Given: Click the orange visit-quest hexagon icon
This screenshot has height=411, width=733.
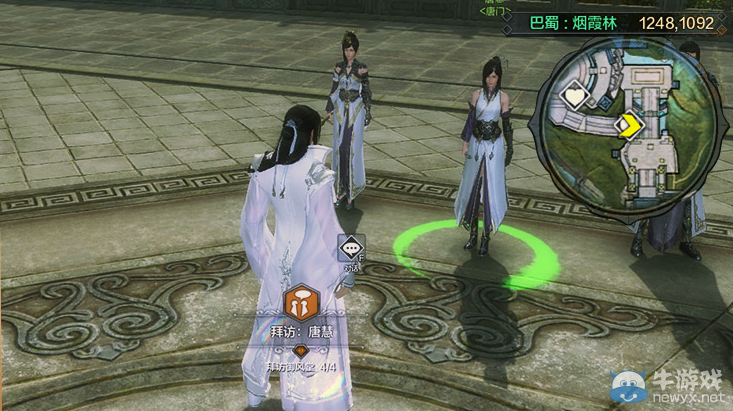Looking at the screenshot, I should [x=300, y=301].
